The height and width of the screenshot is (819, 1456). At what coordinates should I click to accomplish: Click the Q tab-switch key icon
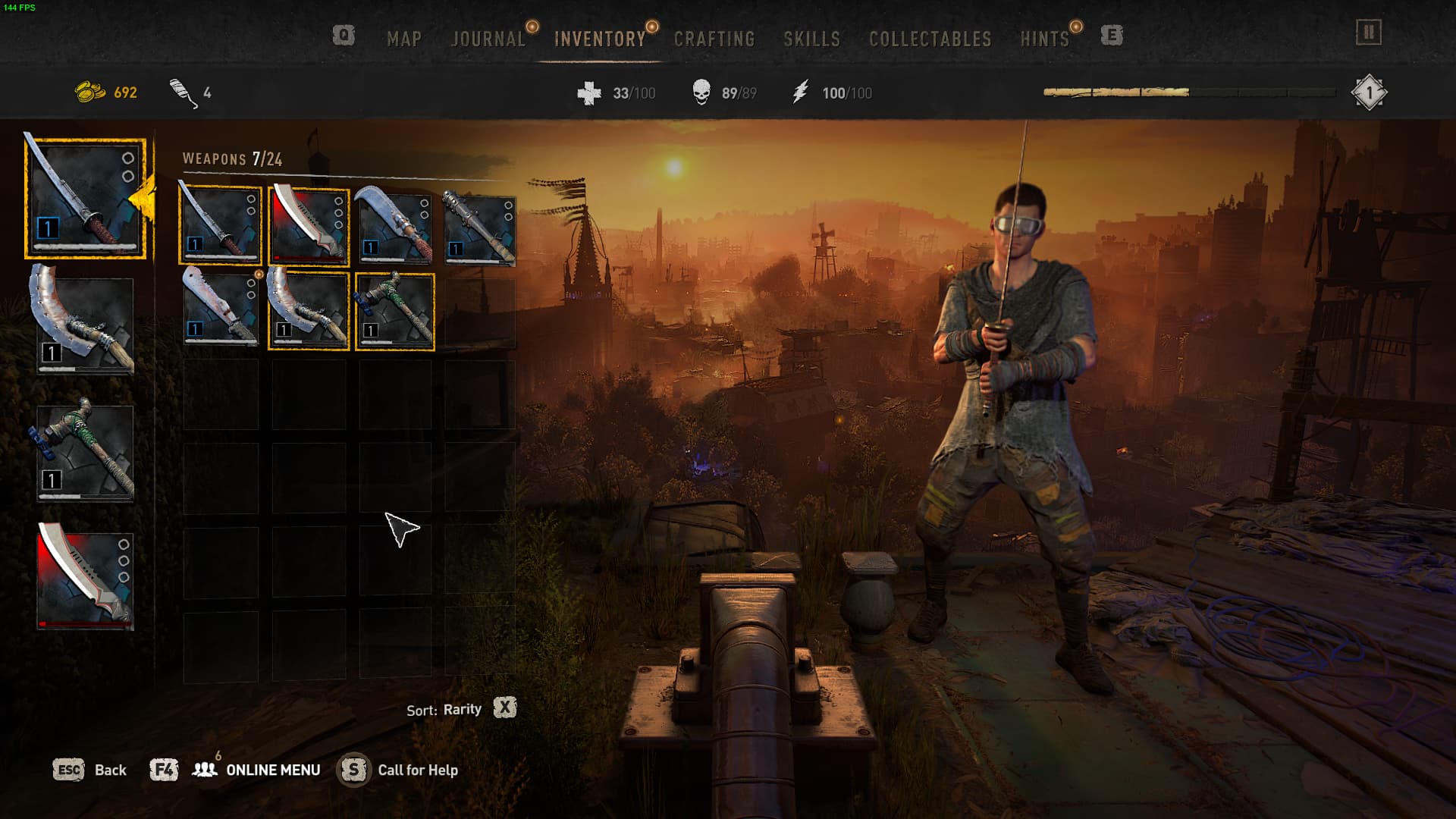344,35
